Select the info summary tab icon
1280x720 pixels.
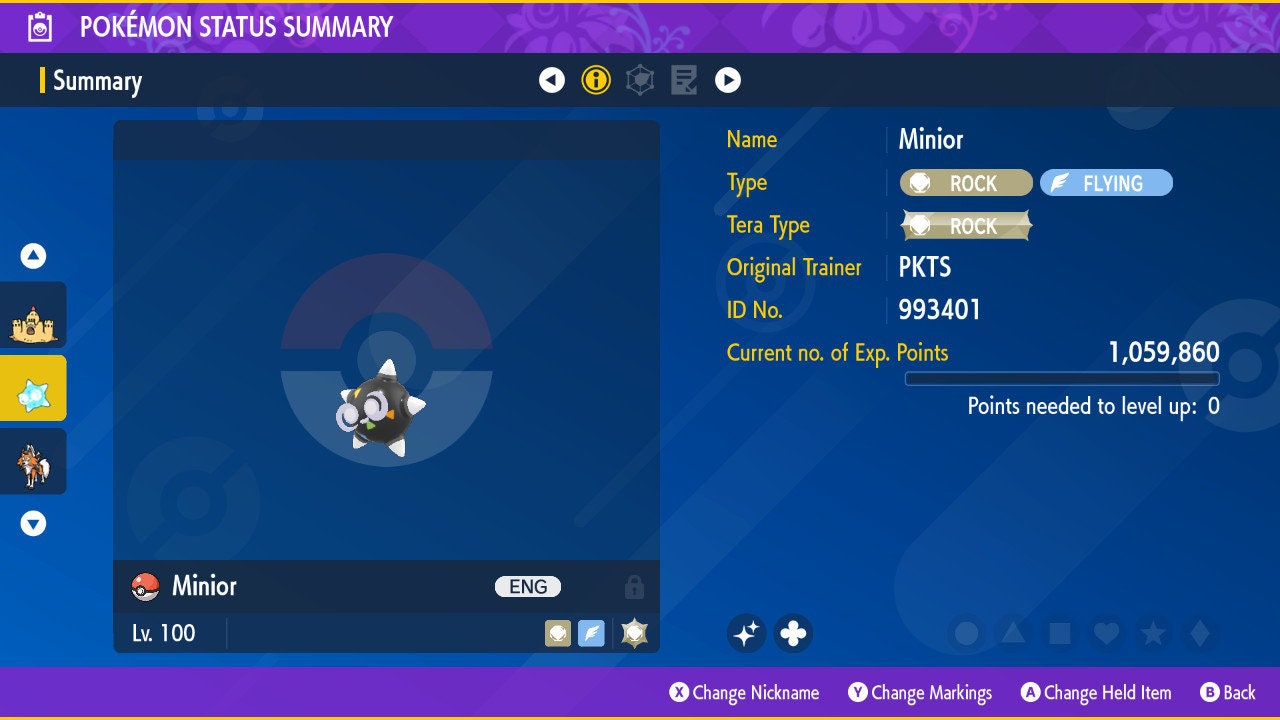(x=596, y=80)
